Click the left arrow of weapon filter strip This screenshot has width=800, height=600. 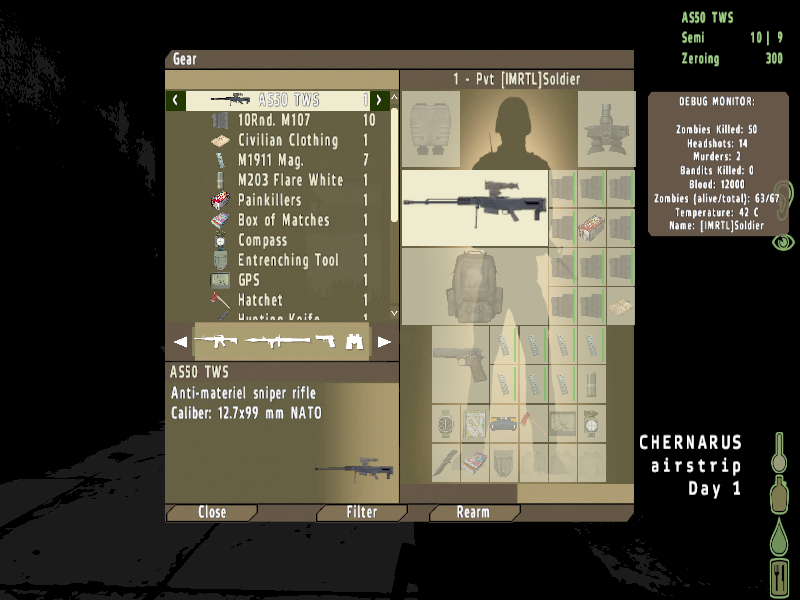(180, 342)
